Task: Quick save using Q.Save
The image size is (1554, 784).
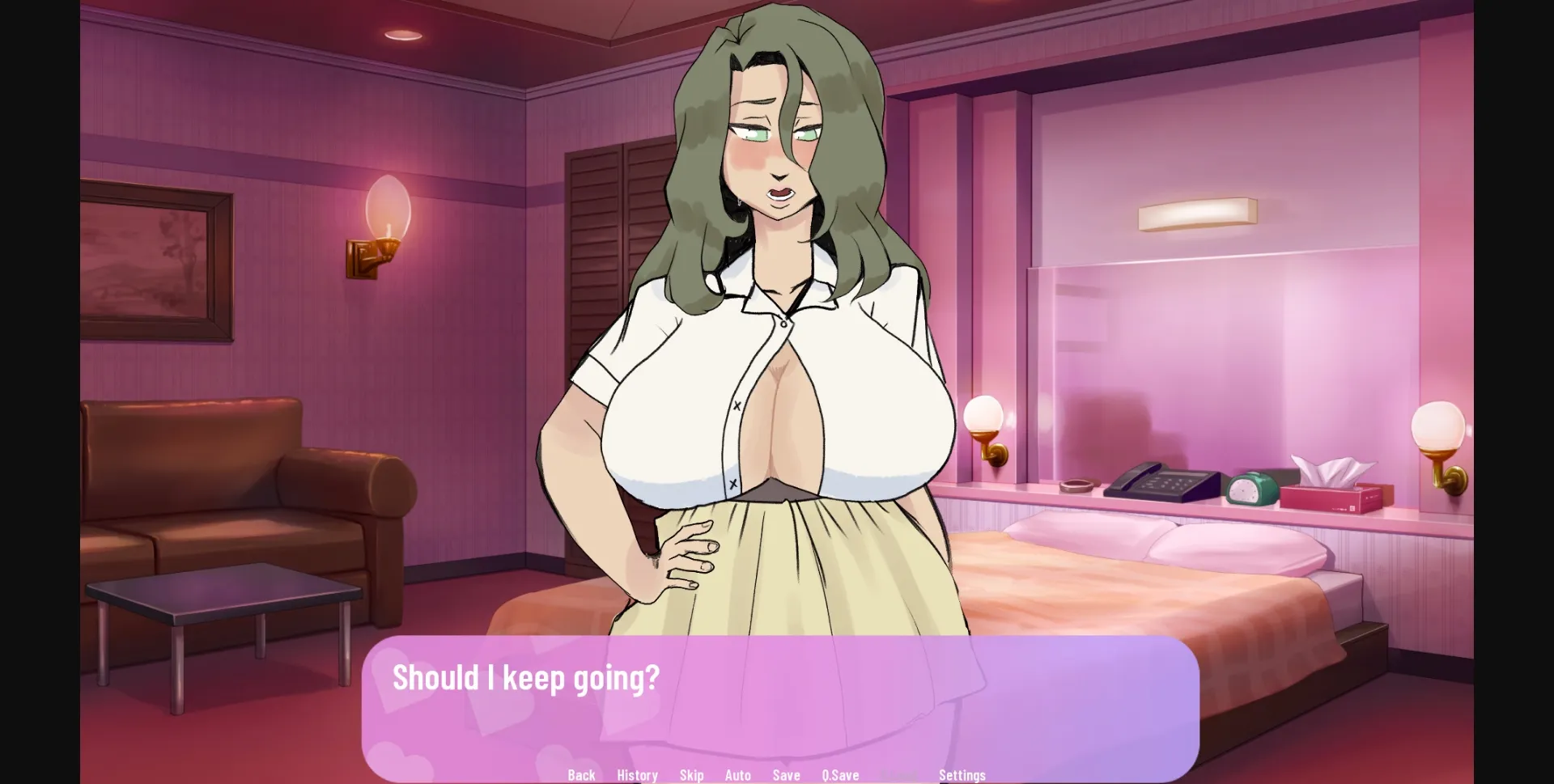Action: pos(840,775)
